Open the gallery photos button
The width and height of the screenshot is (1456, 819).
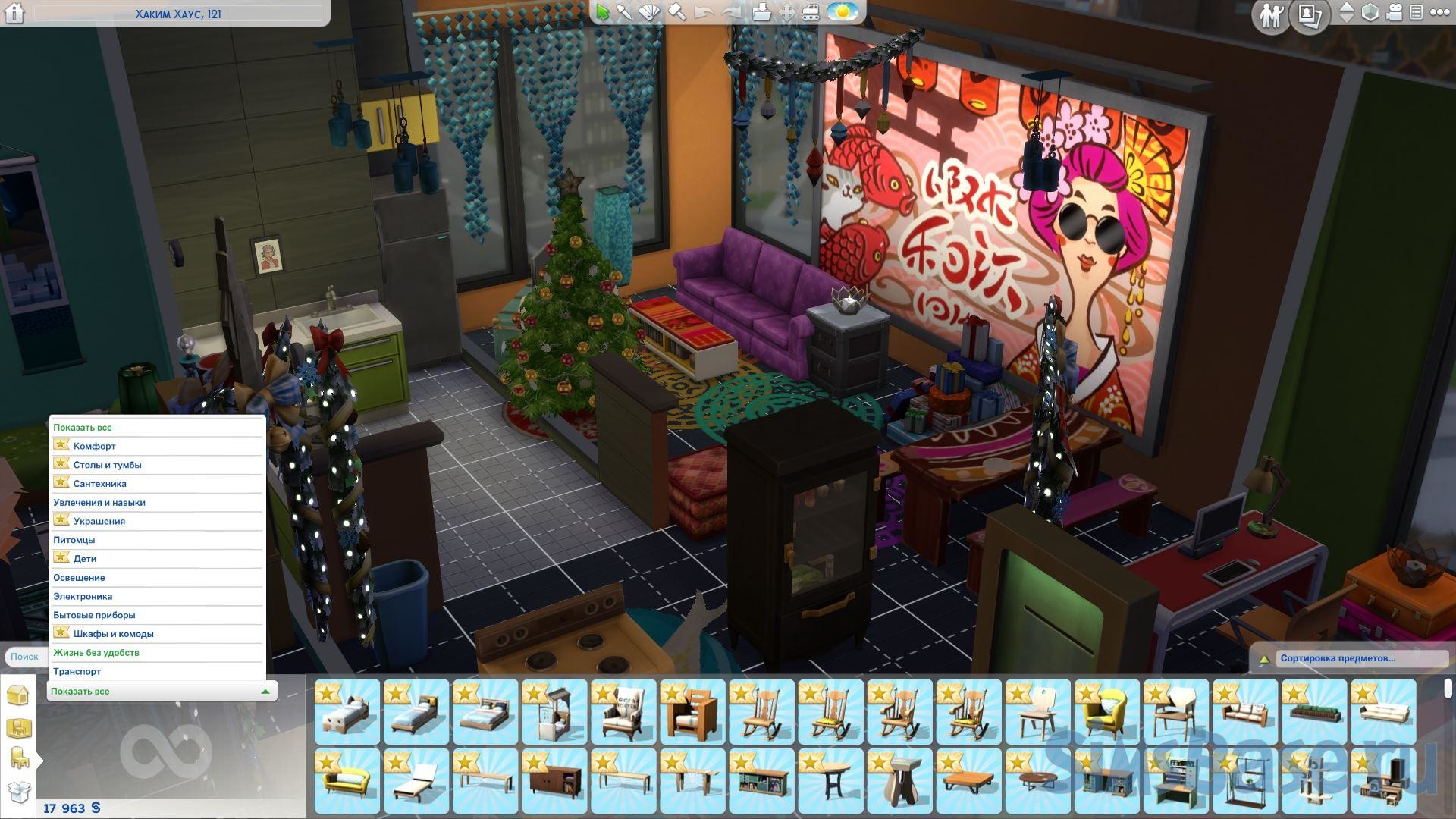pyautogui.click(x=1311, y=15)
